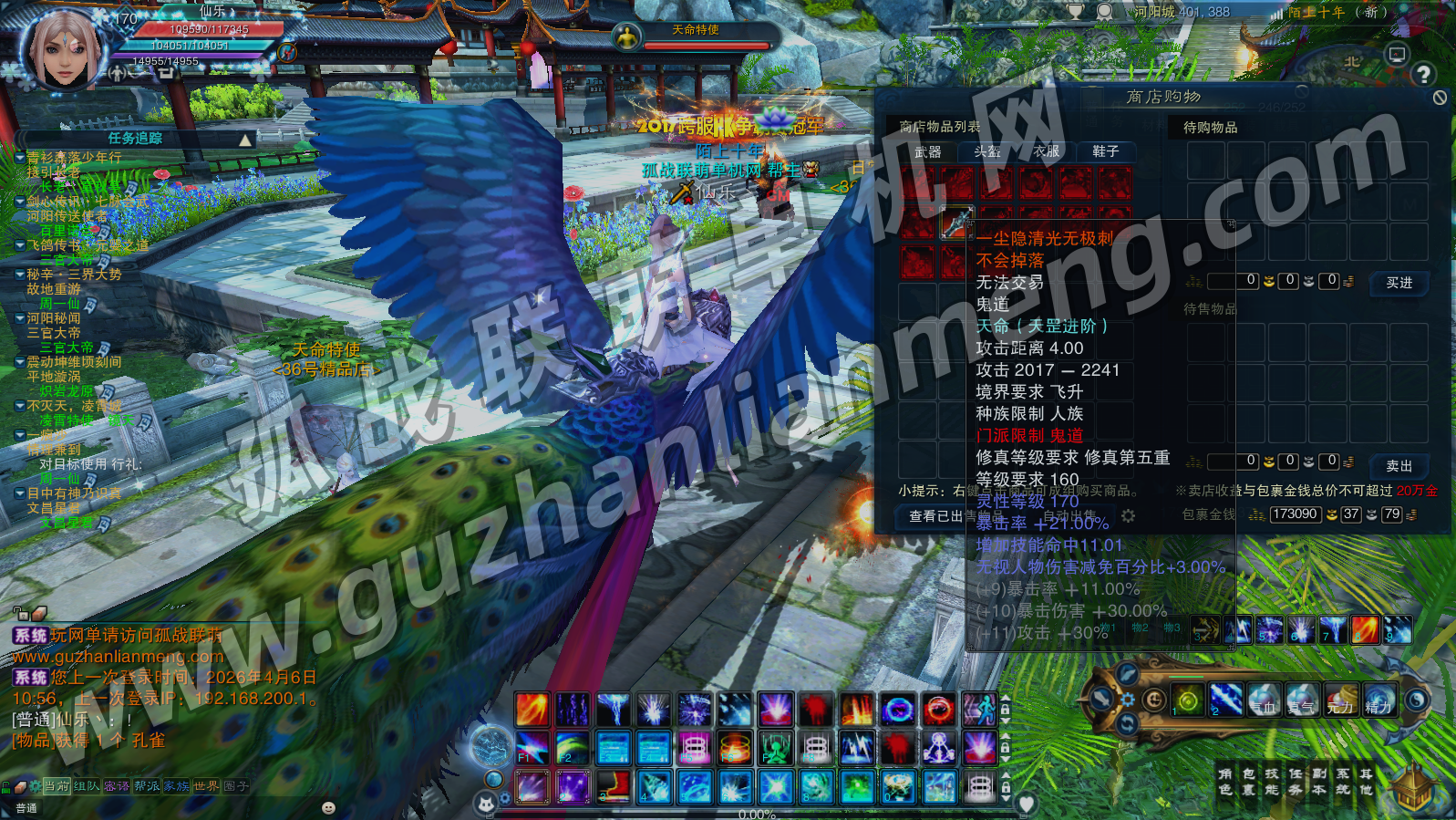Open the 角色 character menu

1224,781
